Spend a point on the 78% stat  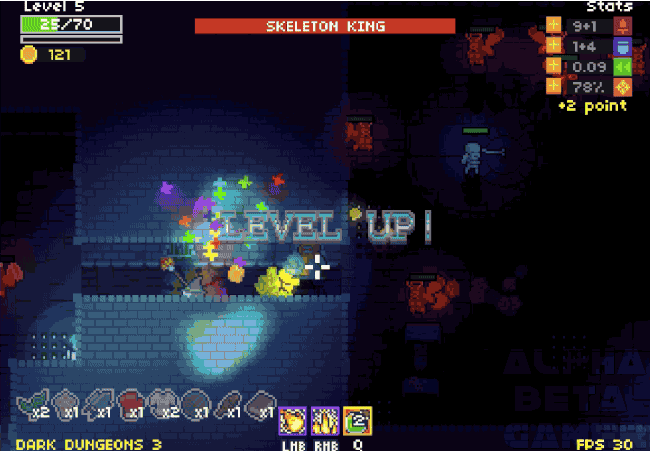coord(553,86)
